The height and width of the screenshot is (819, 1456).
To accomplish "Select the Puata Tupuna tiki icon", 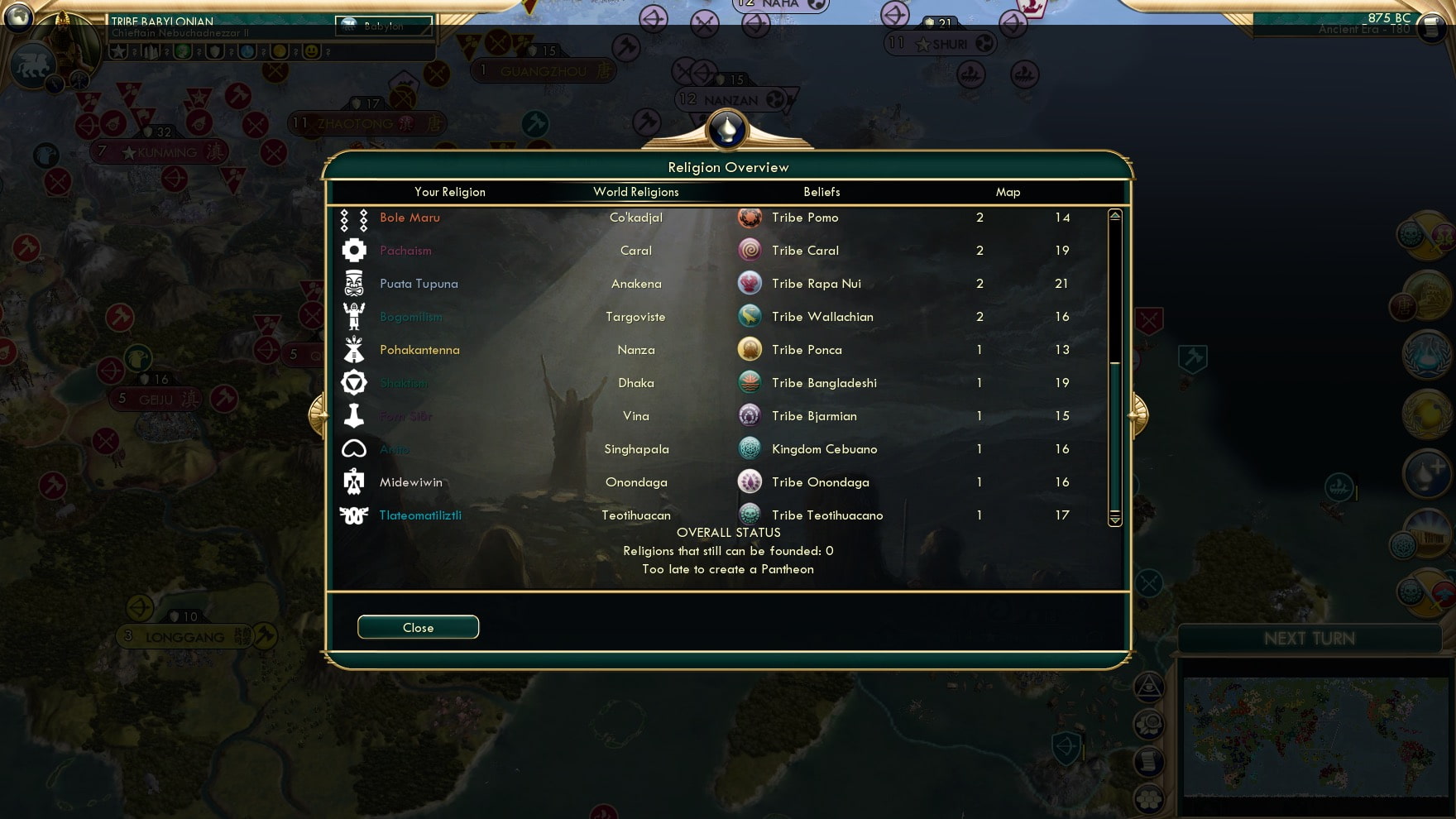I will pos(354,283).
